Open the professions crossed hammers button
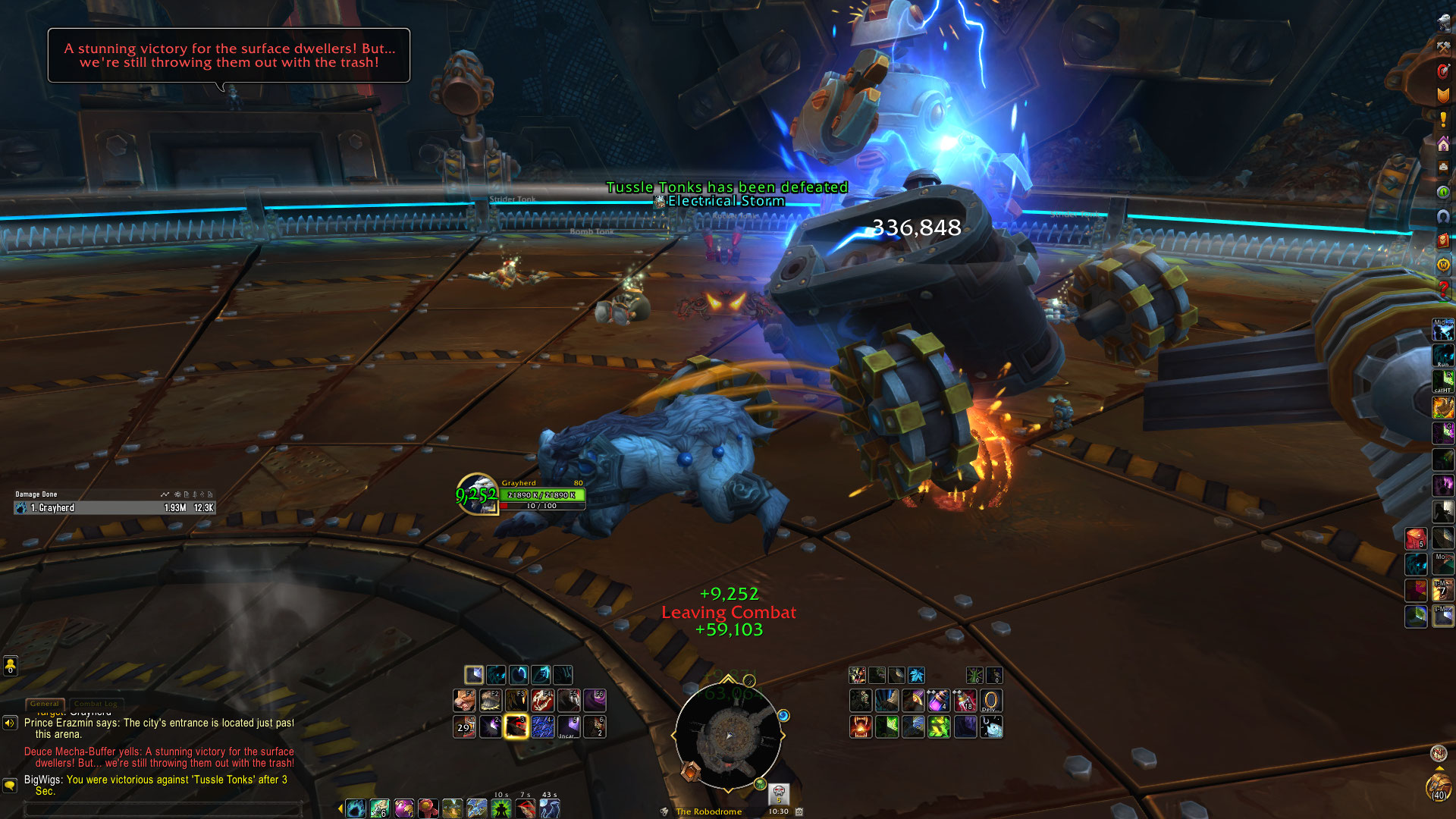This screenshot has height=819, width=1456. 1443,47
